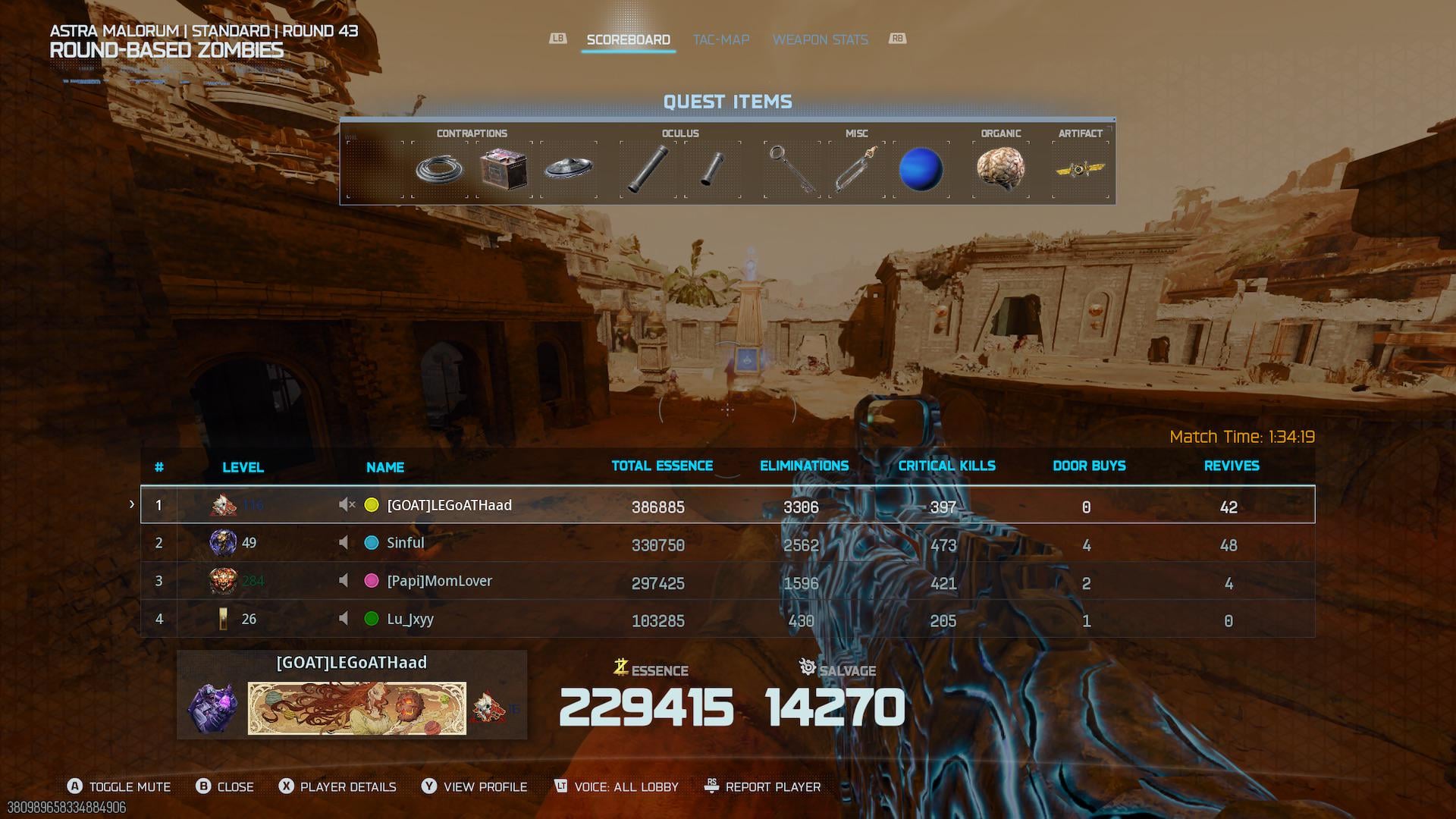Screen dimensions: 1456x819
Task: Mute [Papi]MomLover with the speaker icon
Action: point(344,581)
